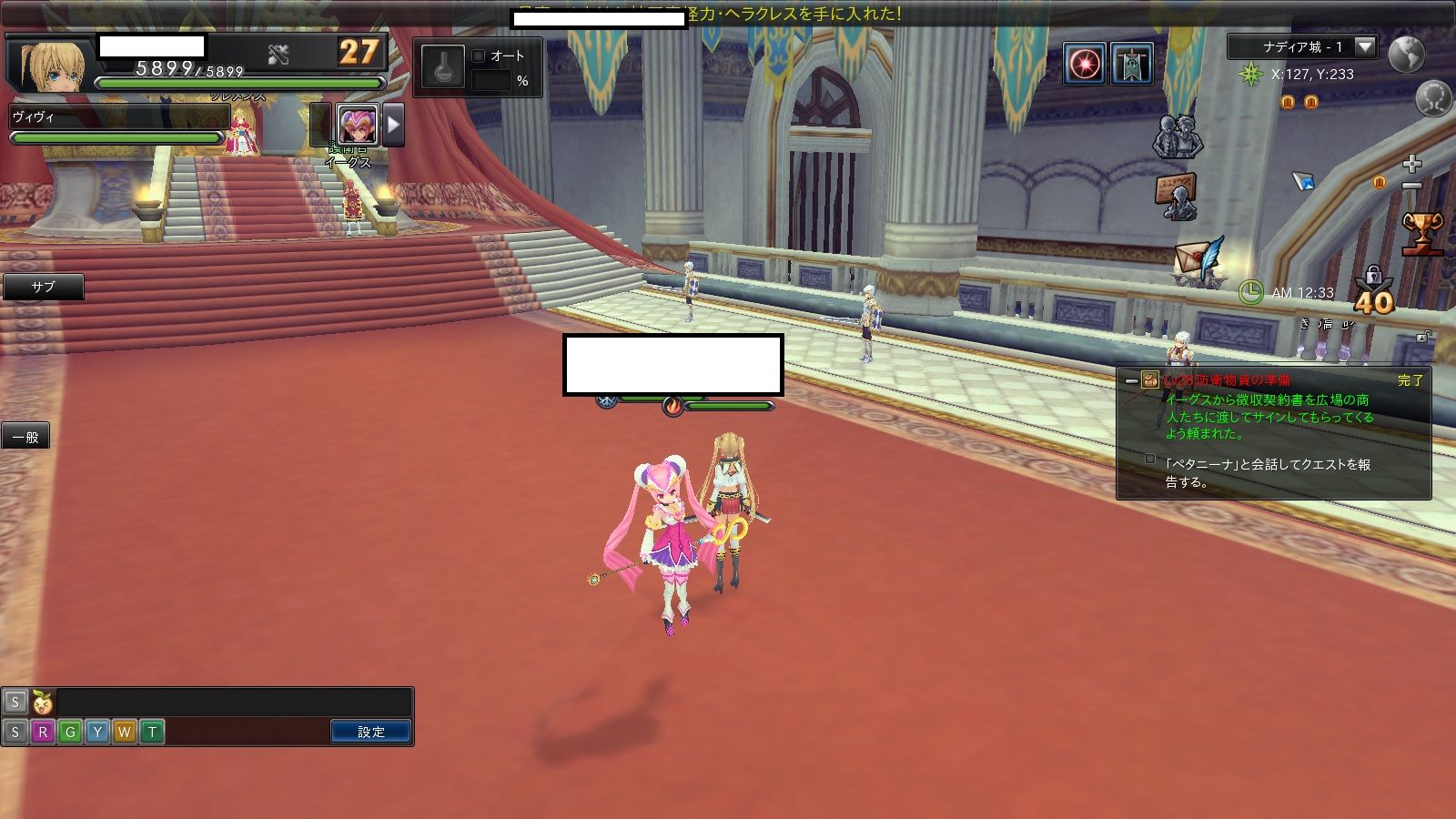
Task: Open the ナディア城 channel dropdown
Action: pos(1364,46)
